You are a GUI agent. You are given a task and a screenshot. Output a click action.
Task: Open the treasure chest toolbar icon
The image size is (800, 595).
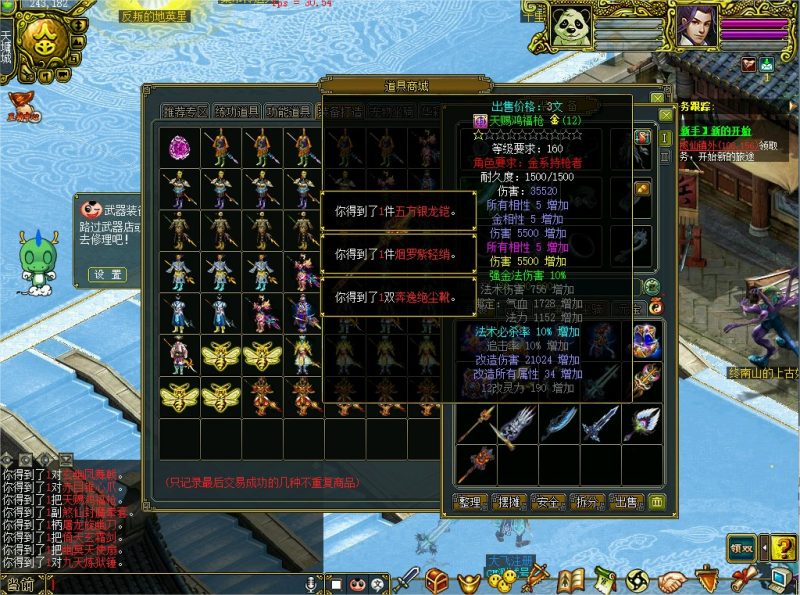(x=436, y=579)
